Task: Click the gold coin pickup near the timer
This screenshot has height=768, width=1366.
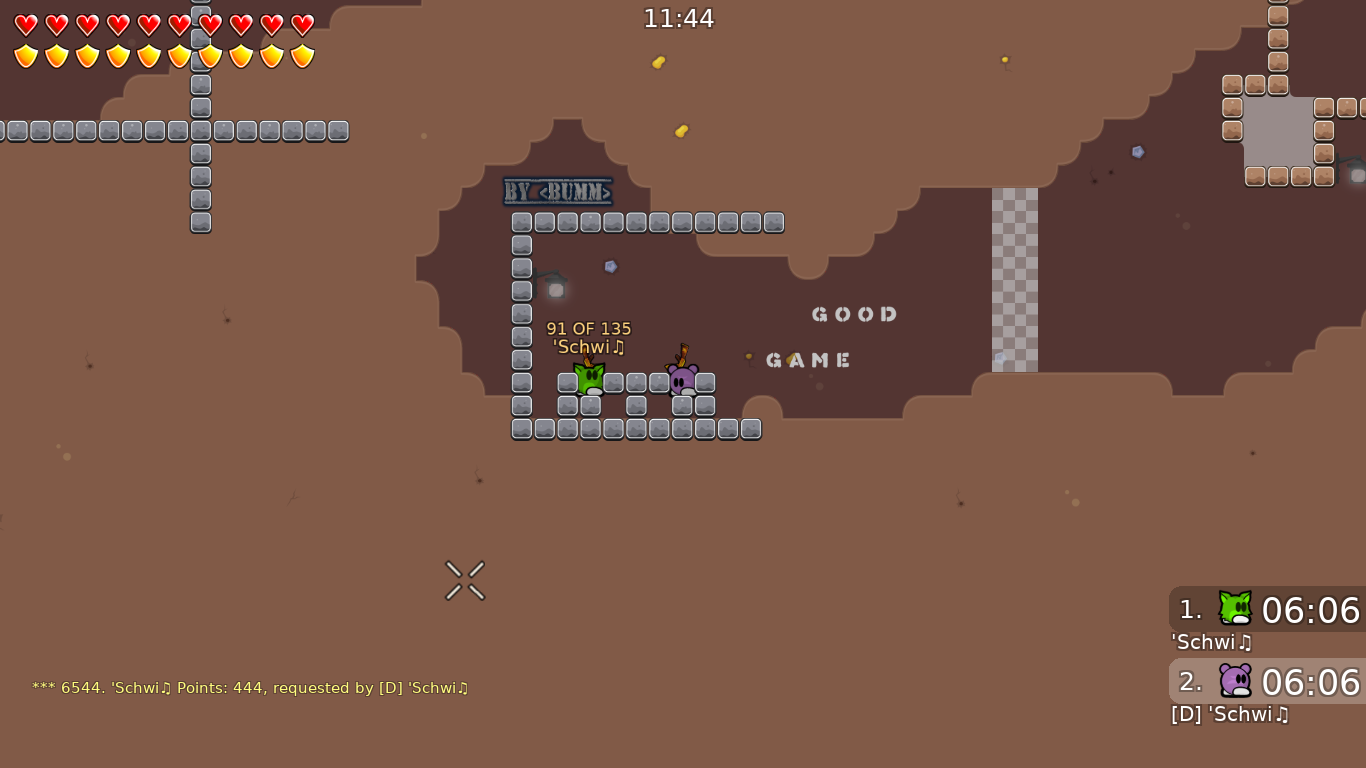Action: tap(658, 62)
